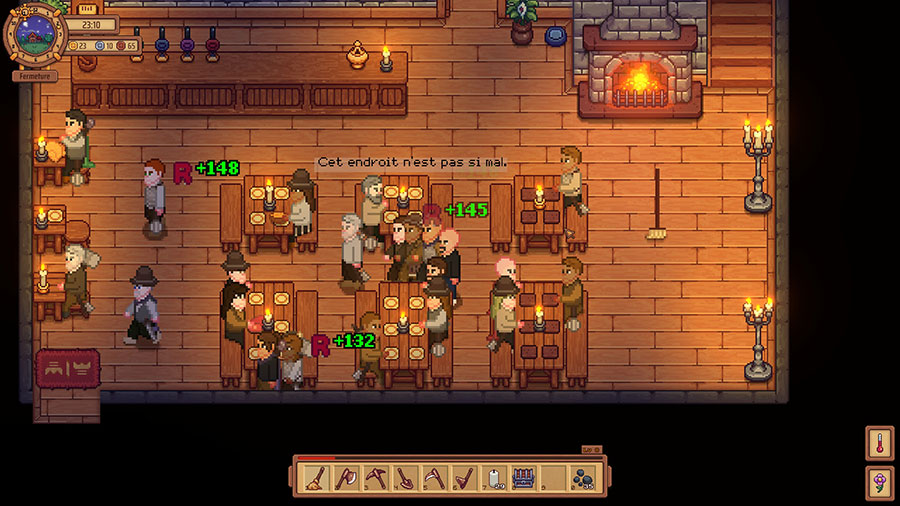Open the purple flower icon panel

880,483
